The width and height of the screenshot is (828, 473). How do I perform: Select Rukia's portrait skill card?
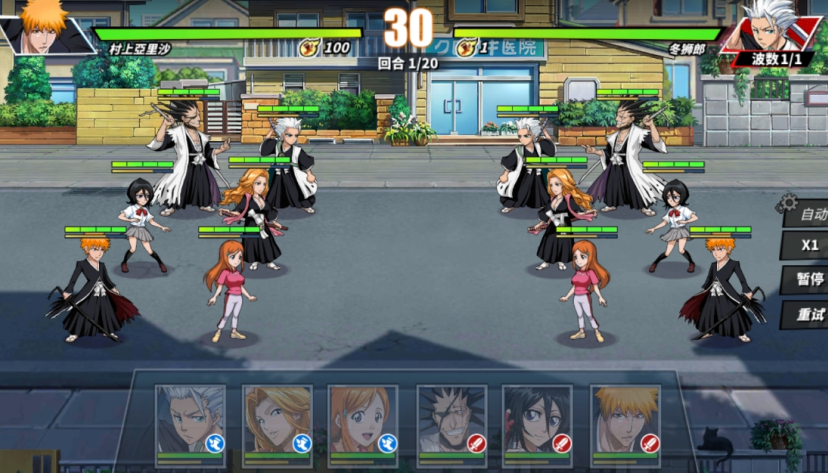click(537, 422)
